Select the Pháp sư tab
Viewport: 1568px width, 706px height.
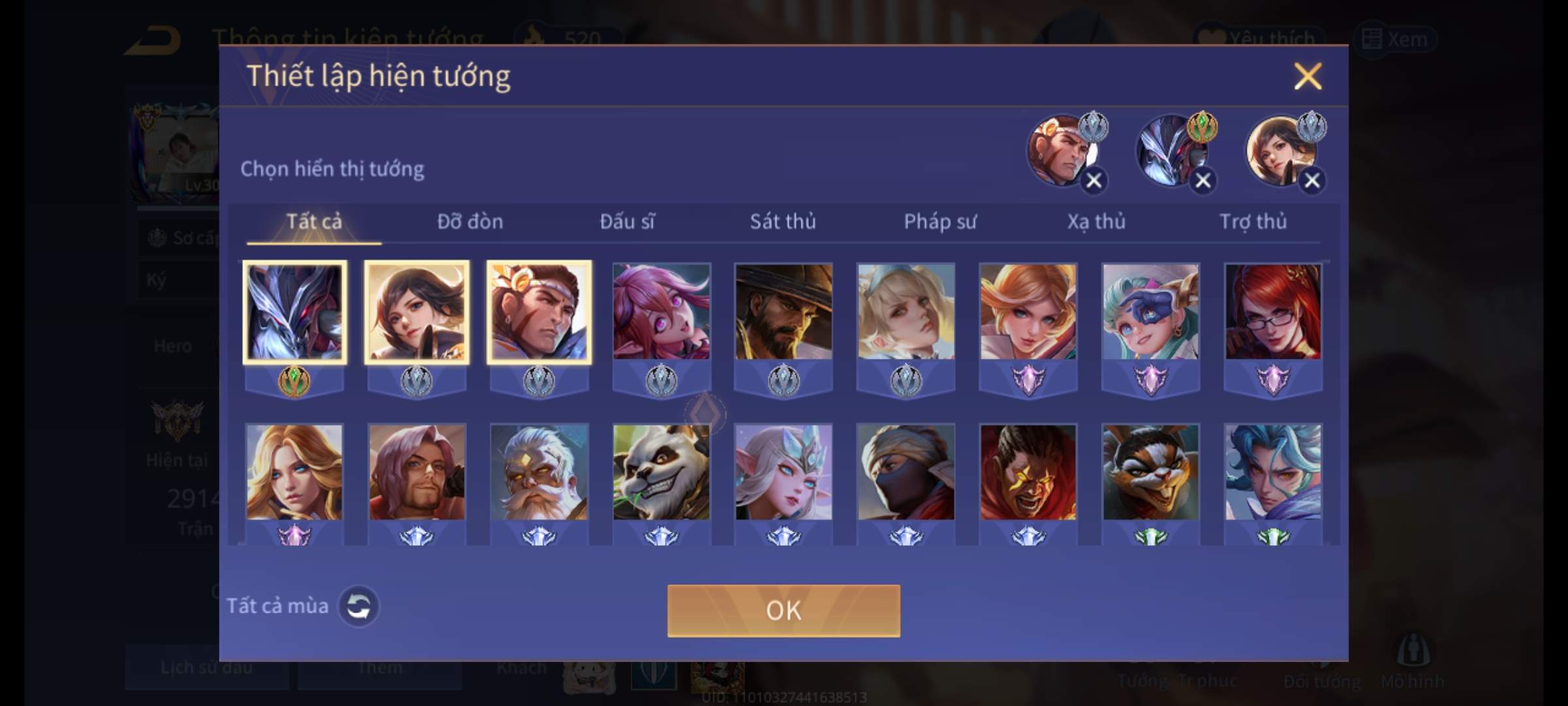[939, 222]
